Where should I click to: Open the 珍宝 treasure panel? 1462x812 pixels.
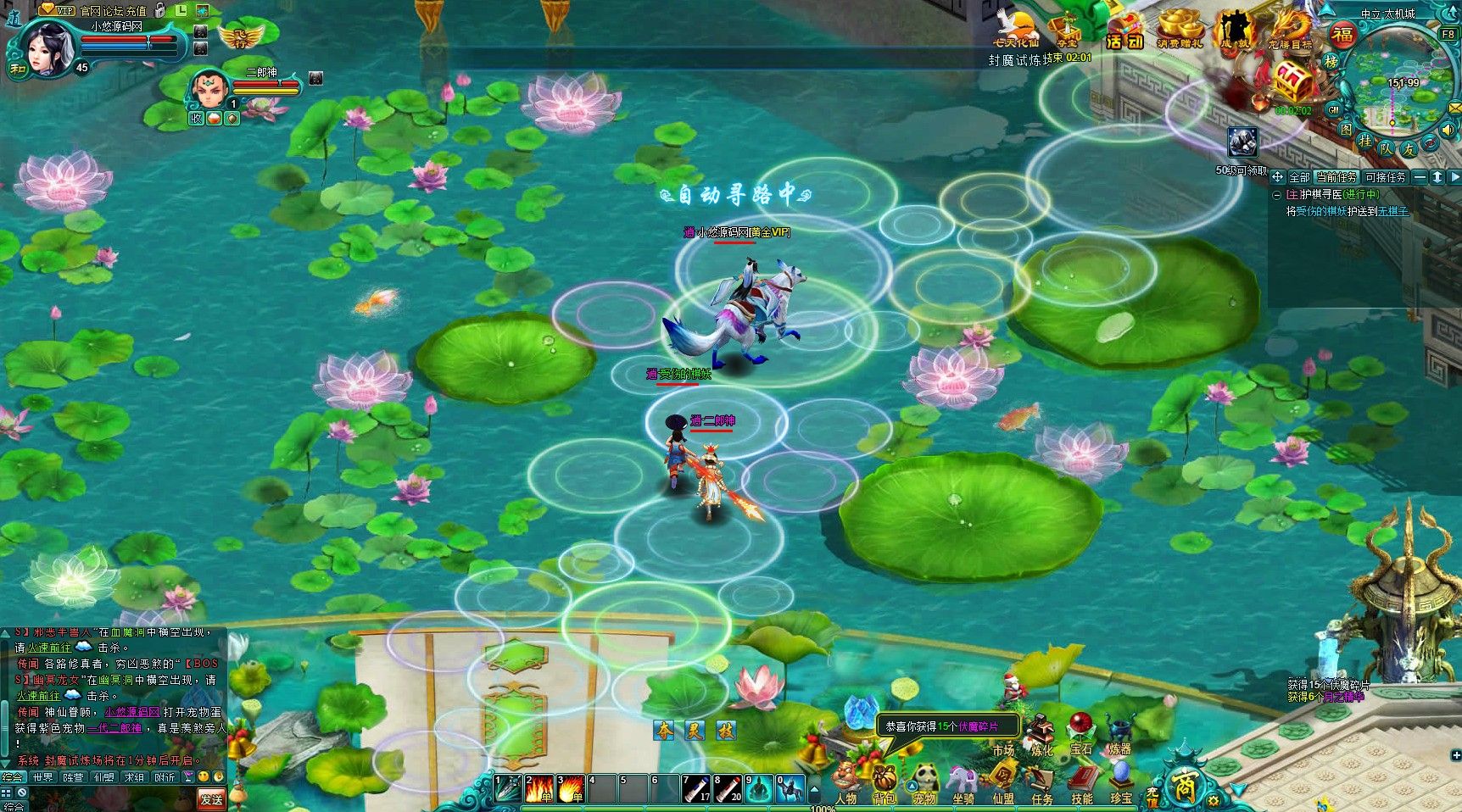1121,780
